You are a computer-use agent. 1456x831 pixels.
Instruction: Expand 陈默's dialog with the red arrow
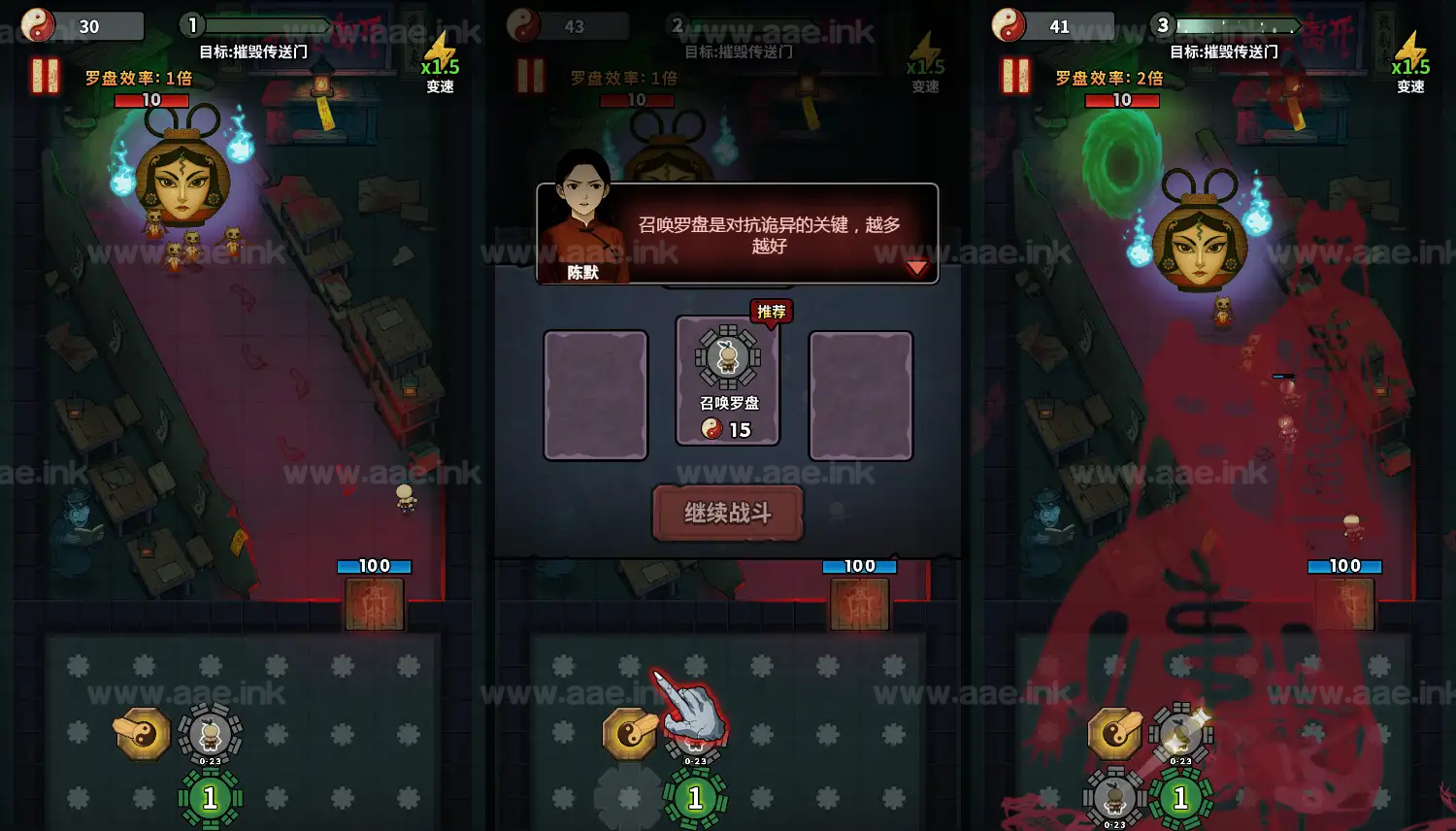pos(916,268)
